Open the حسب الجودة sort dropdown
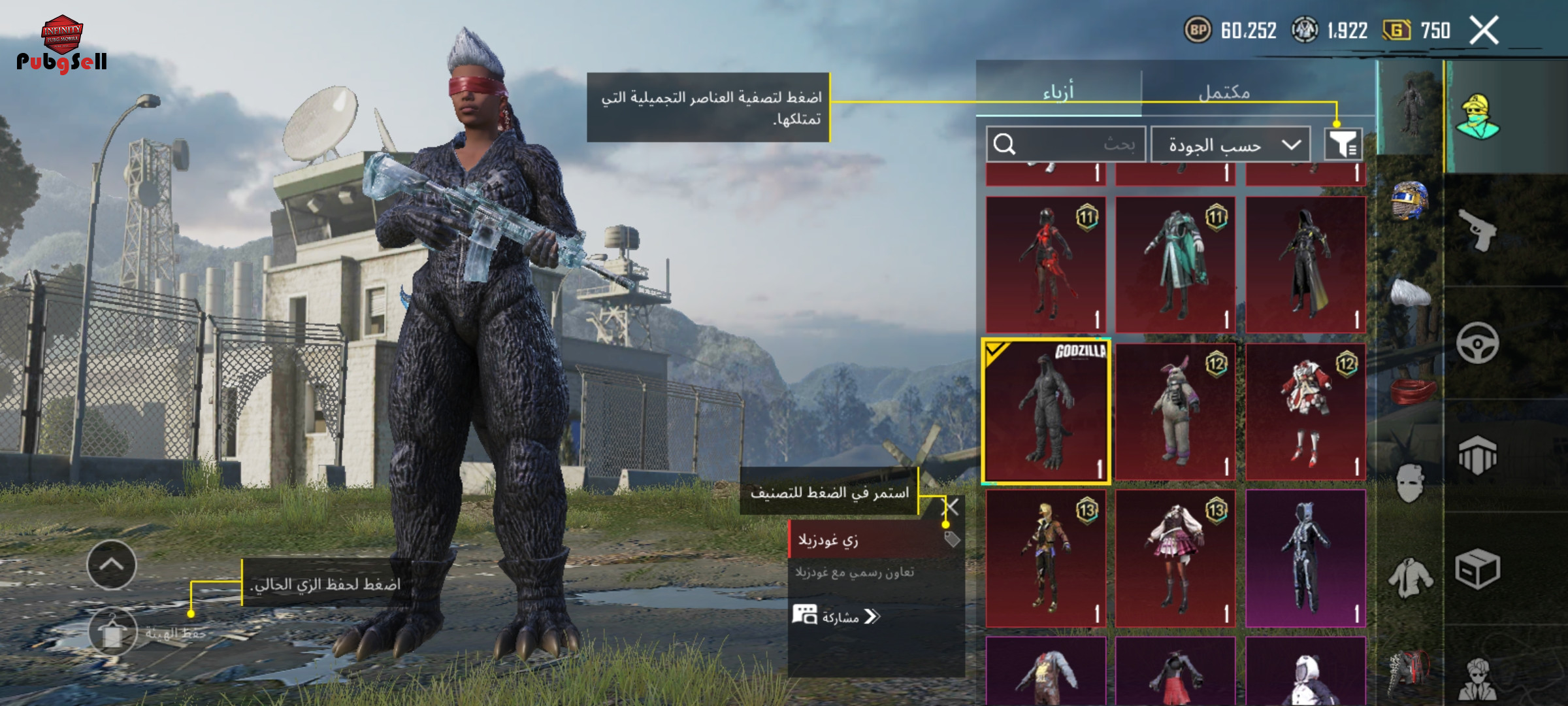 1230,144
